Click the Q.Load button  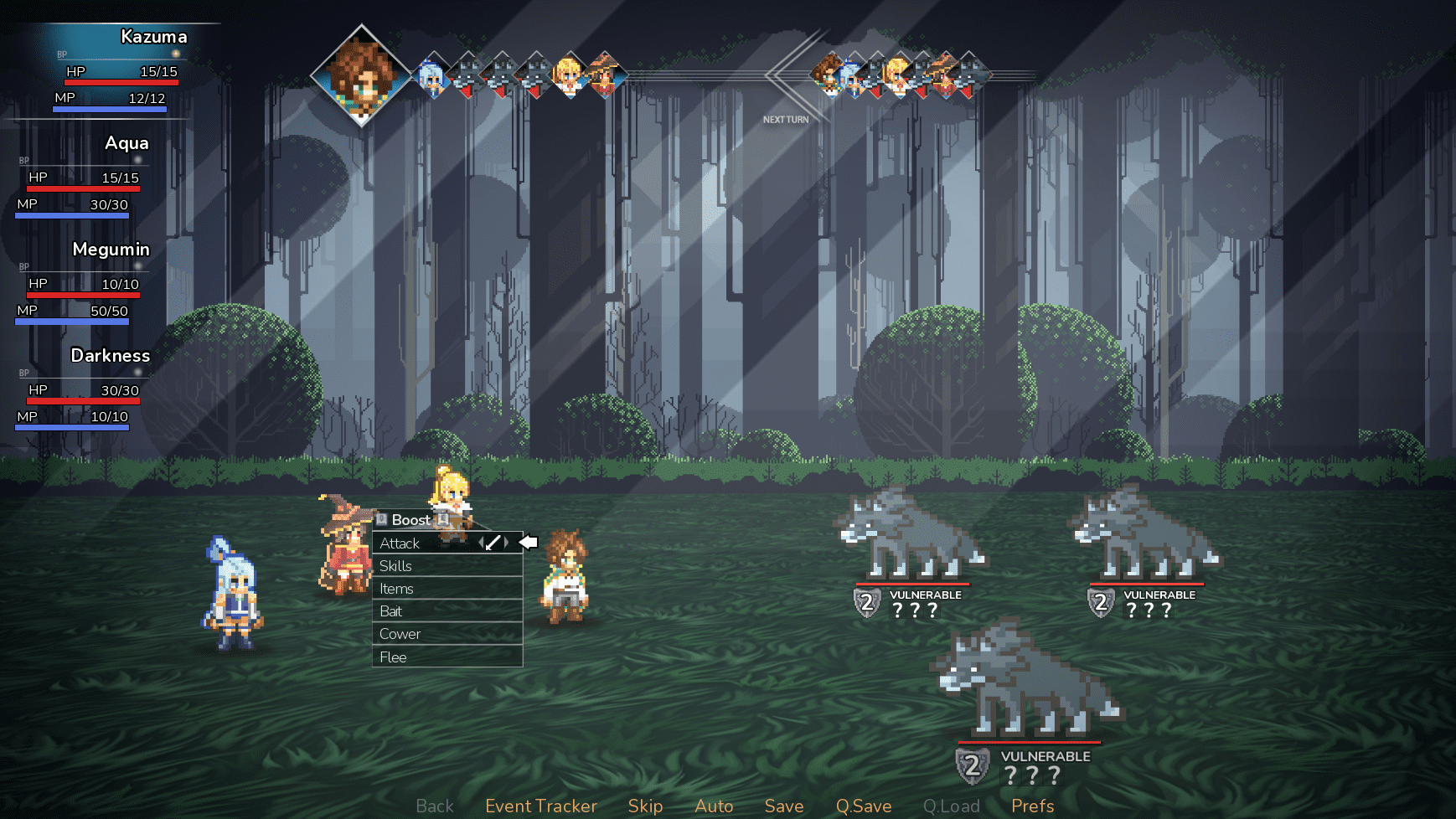pyautogui.click(x=951, y=806)
